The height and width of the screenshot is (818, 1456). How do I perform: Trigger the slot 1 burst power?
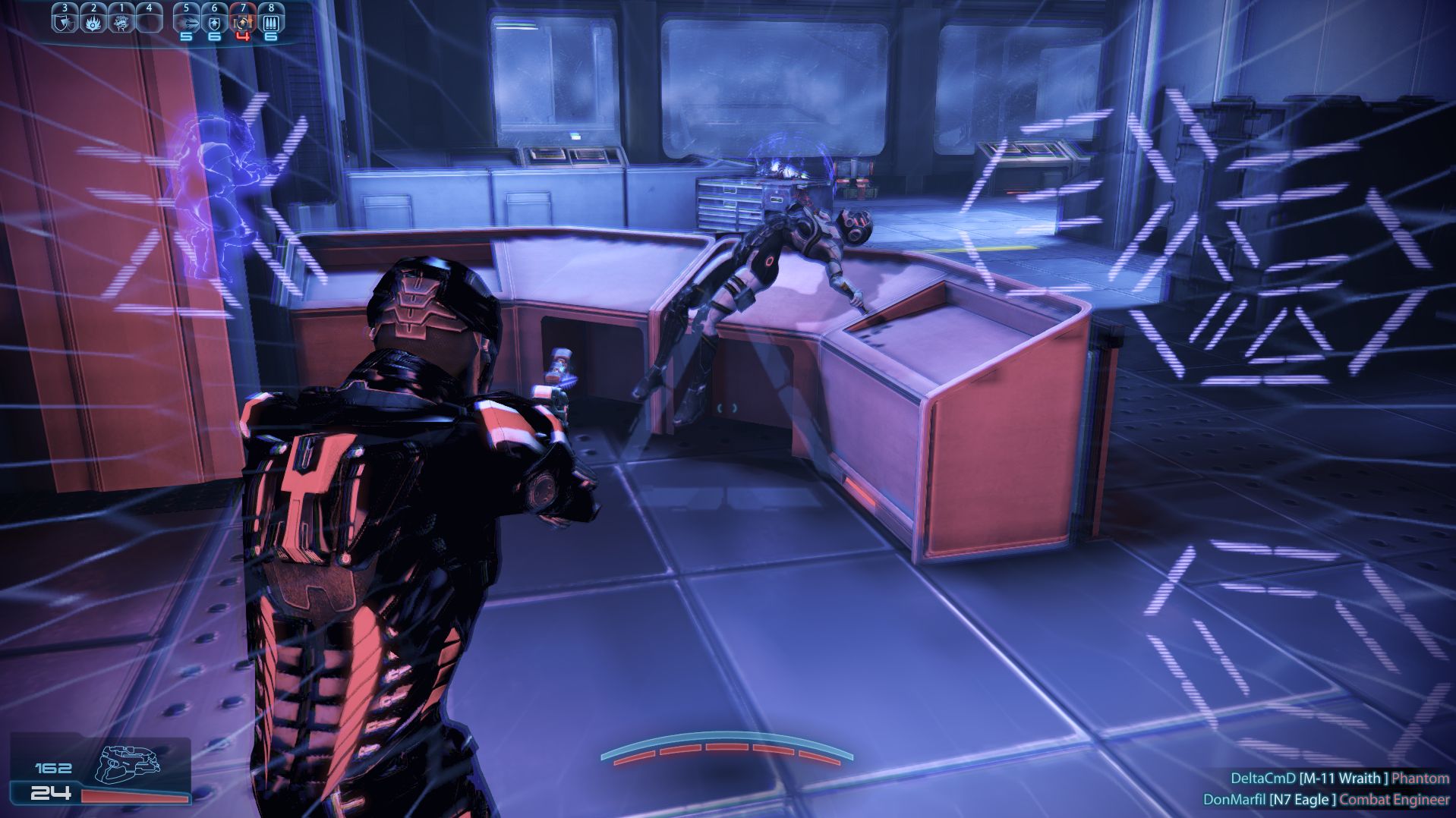(121, 20)
